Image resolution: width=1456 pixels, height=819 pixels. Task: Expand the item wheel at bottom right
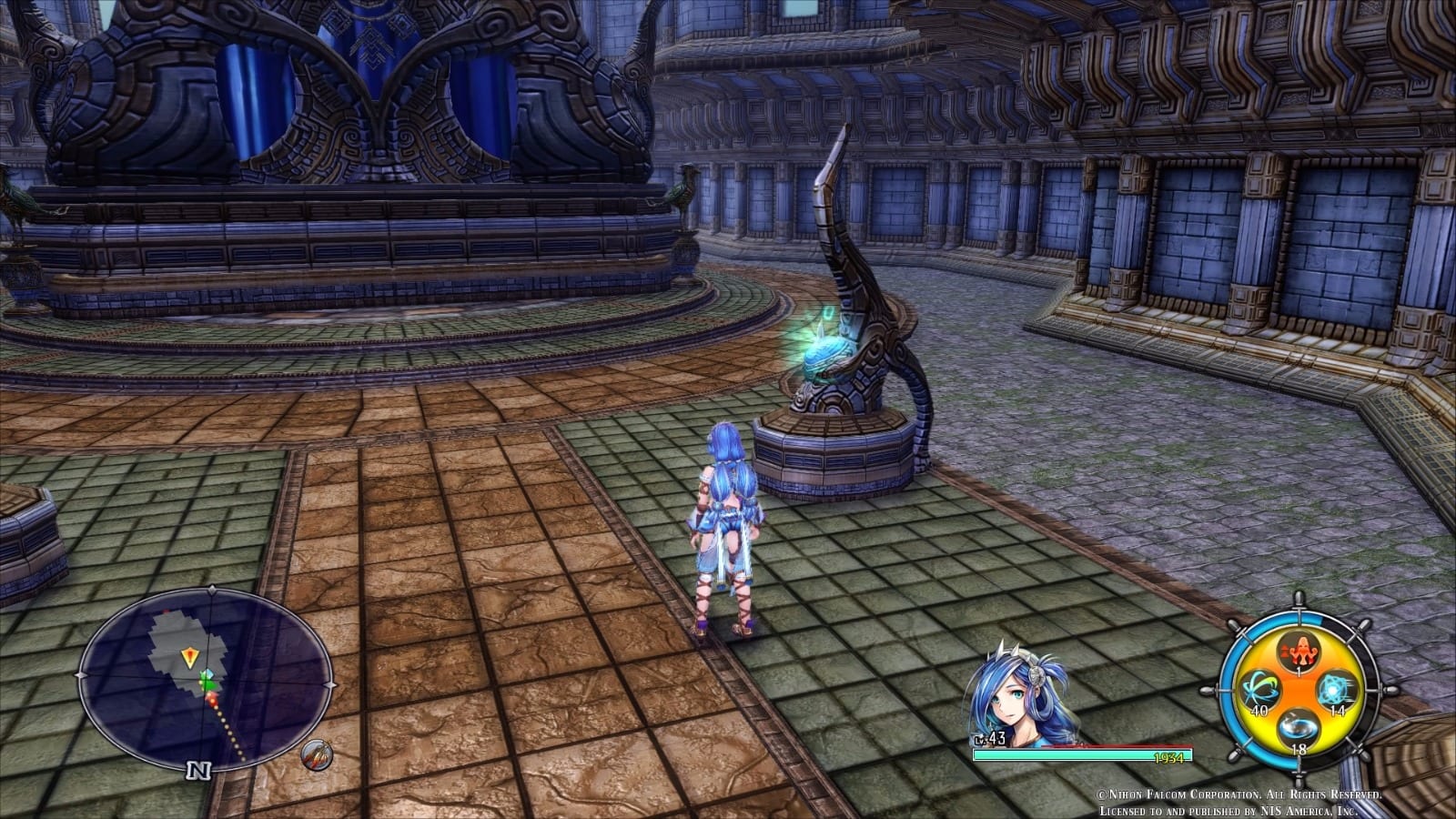click(1299, 689)
